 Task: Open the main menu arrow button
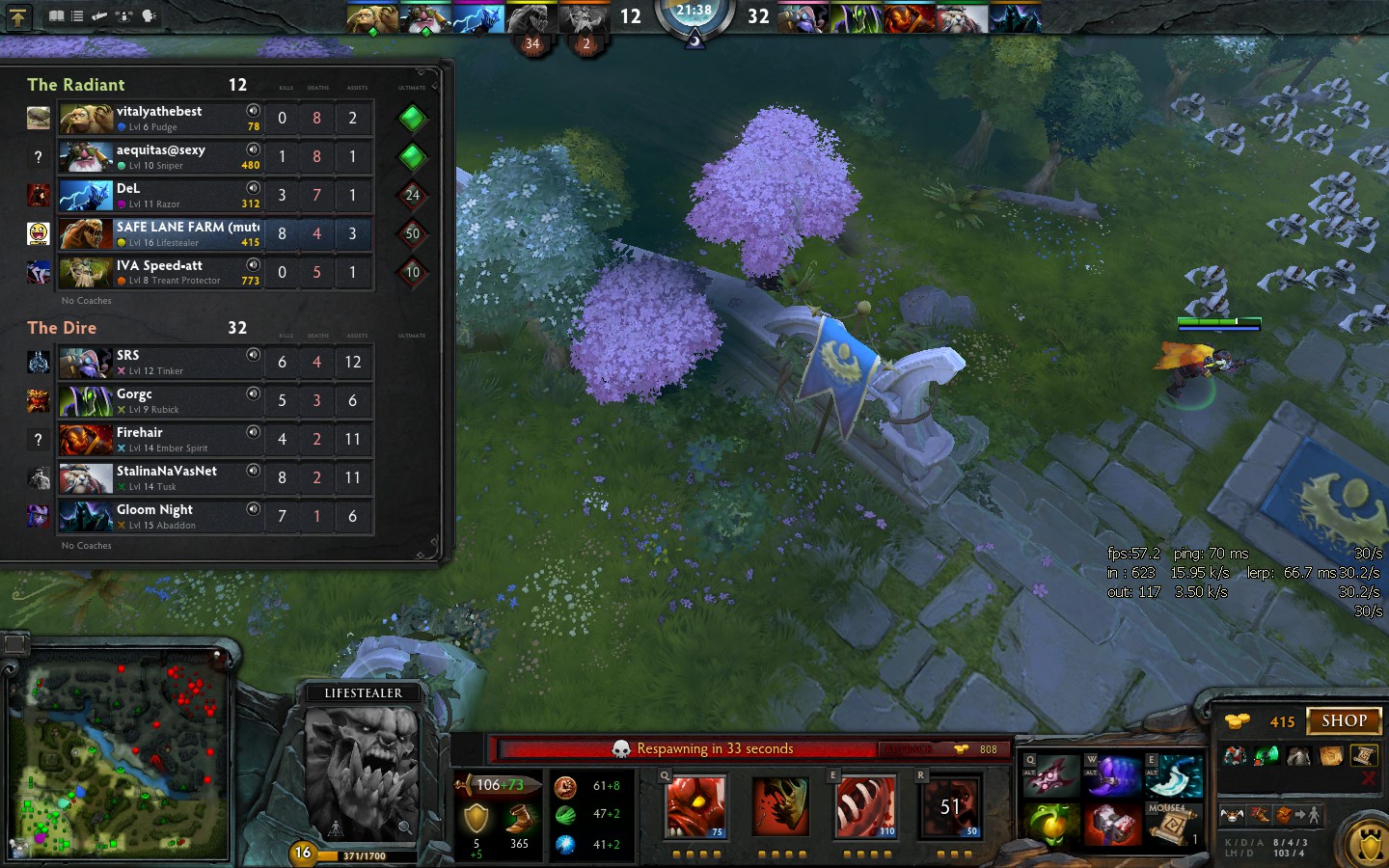pos(18,16)
